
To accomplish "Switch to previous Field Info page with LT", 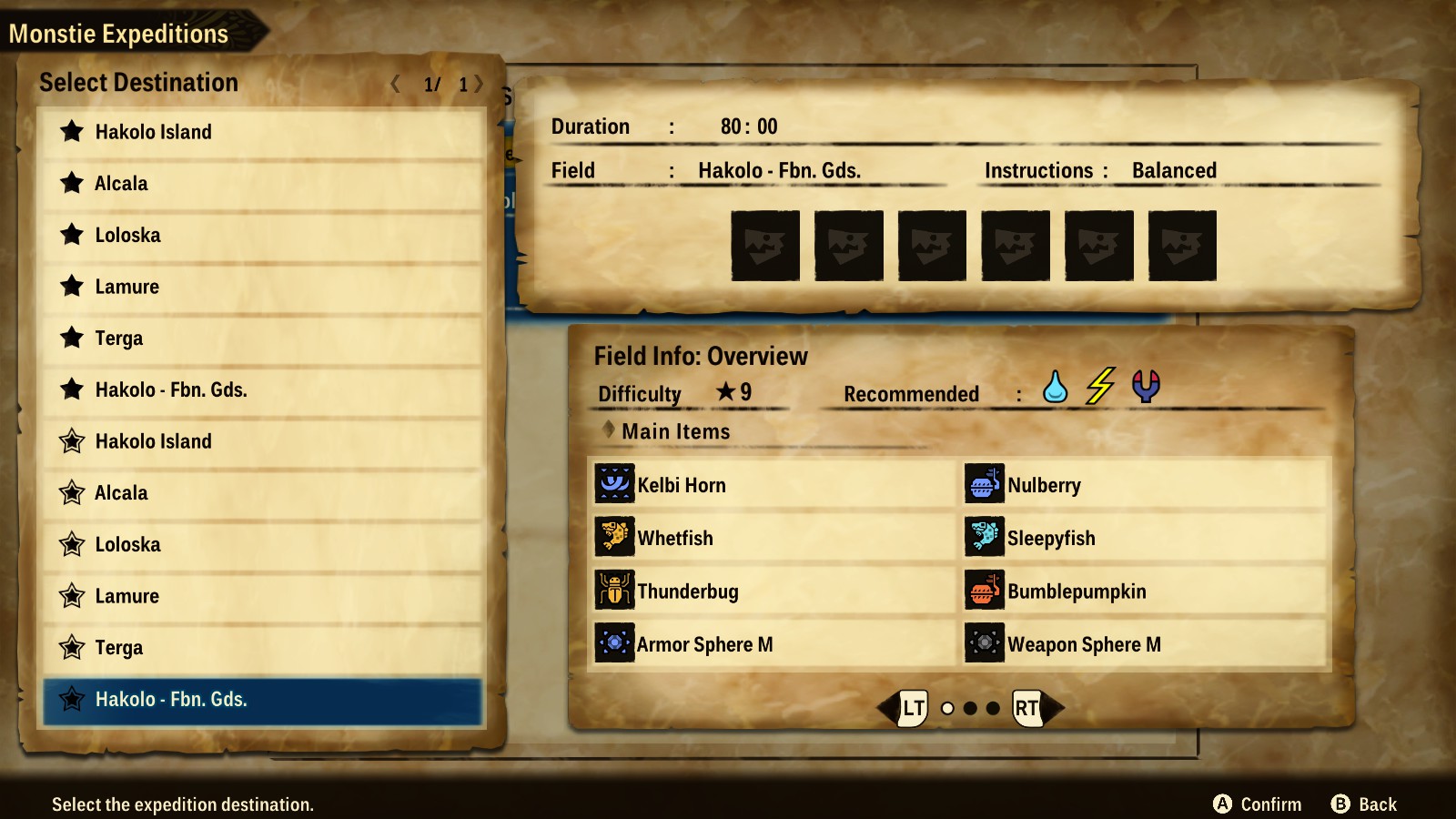I will click(913, 706).
